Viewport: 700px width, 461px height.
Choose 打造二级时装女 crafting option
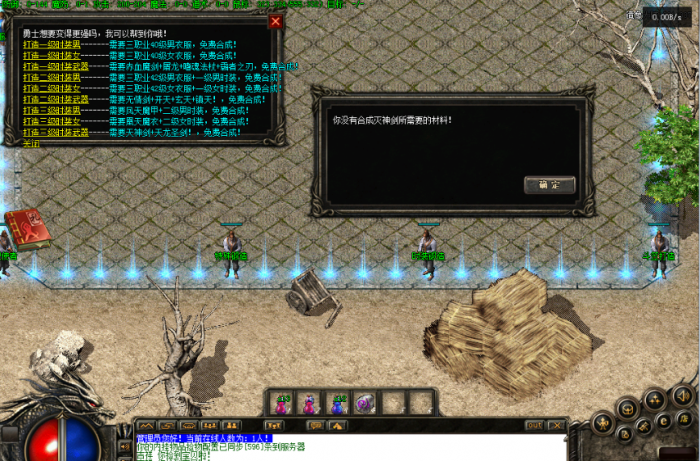click(x=50, y=88)
